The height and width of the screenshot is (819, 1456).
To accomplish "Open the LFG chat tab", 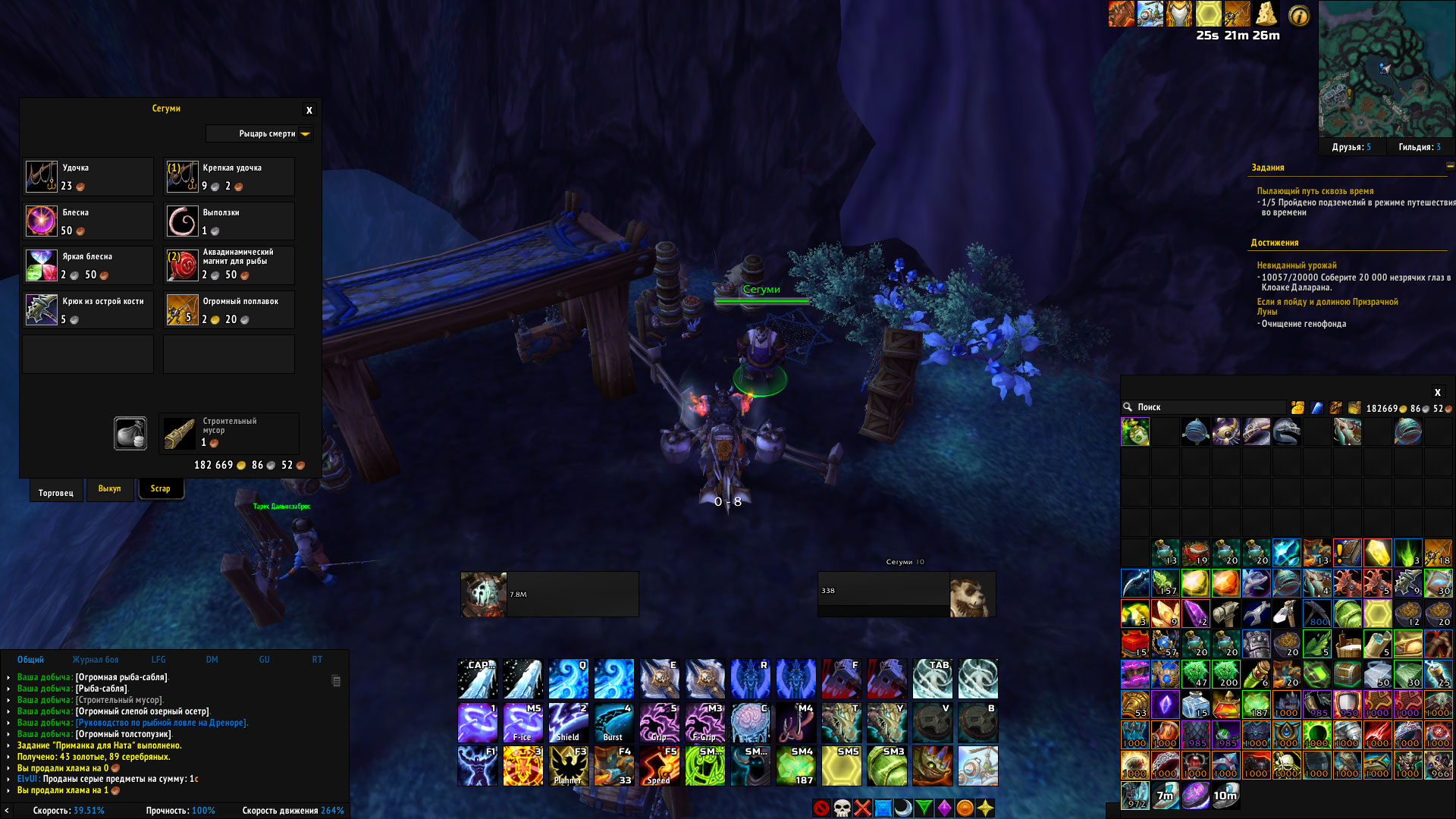I will (x=158, y=660).
